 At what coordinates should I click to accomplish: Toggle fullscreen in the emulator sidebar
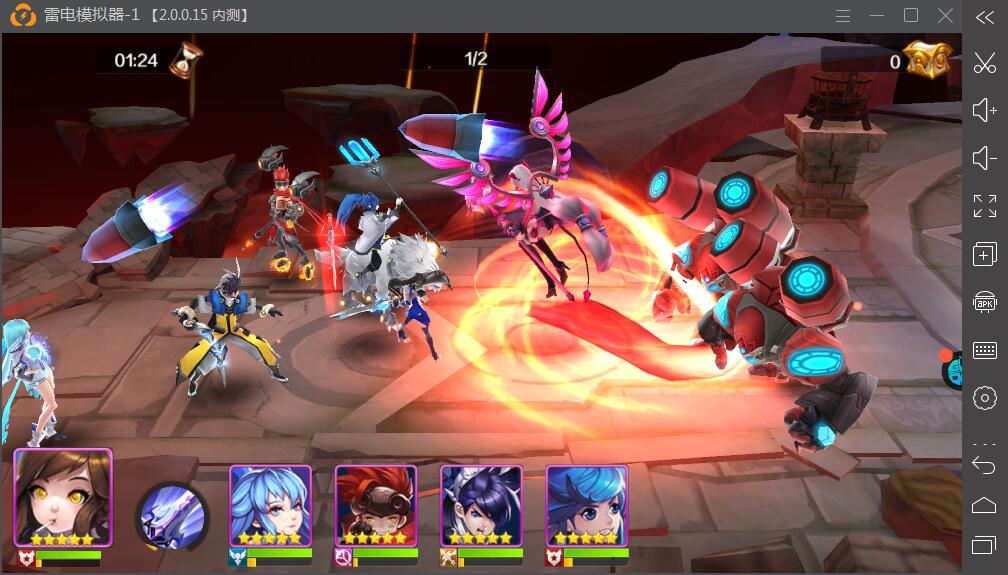pyautogui.click(x=985, y=206)
